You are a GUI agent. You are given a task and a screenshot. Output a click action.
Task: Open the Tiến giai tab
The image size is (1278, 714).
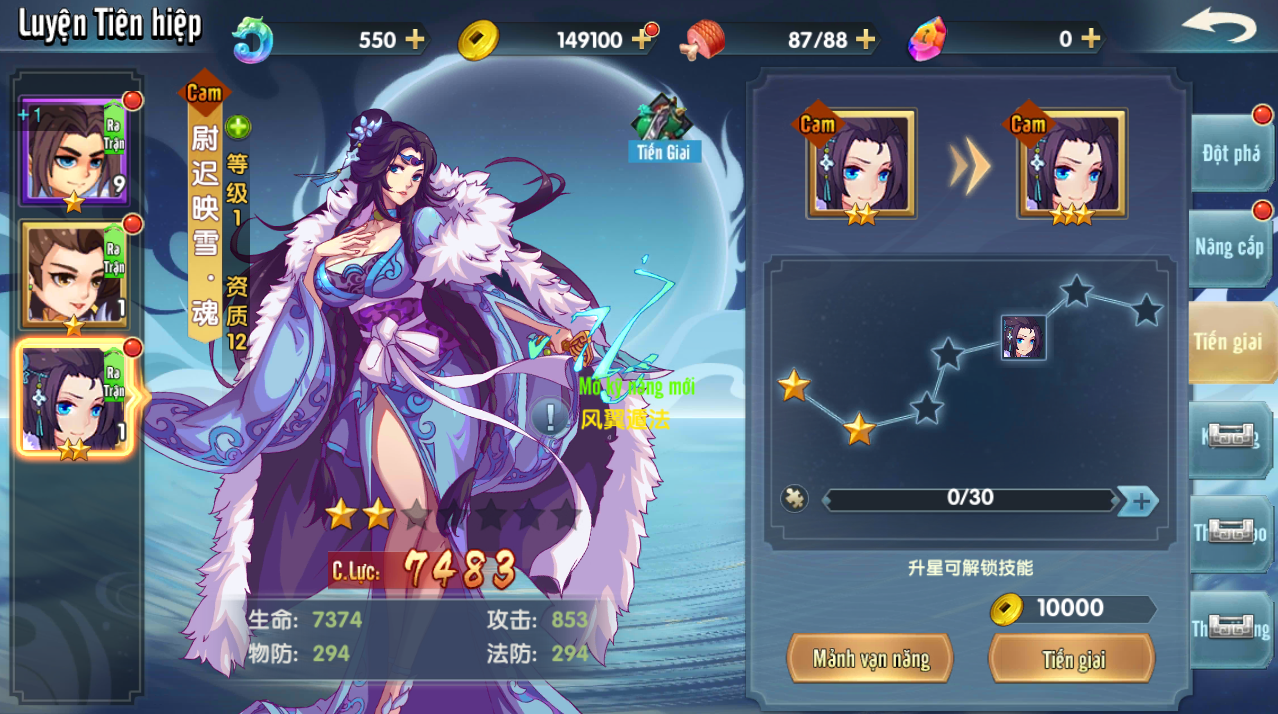(1230, 342)
